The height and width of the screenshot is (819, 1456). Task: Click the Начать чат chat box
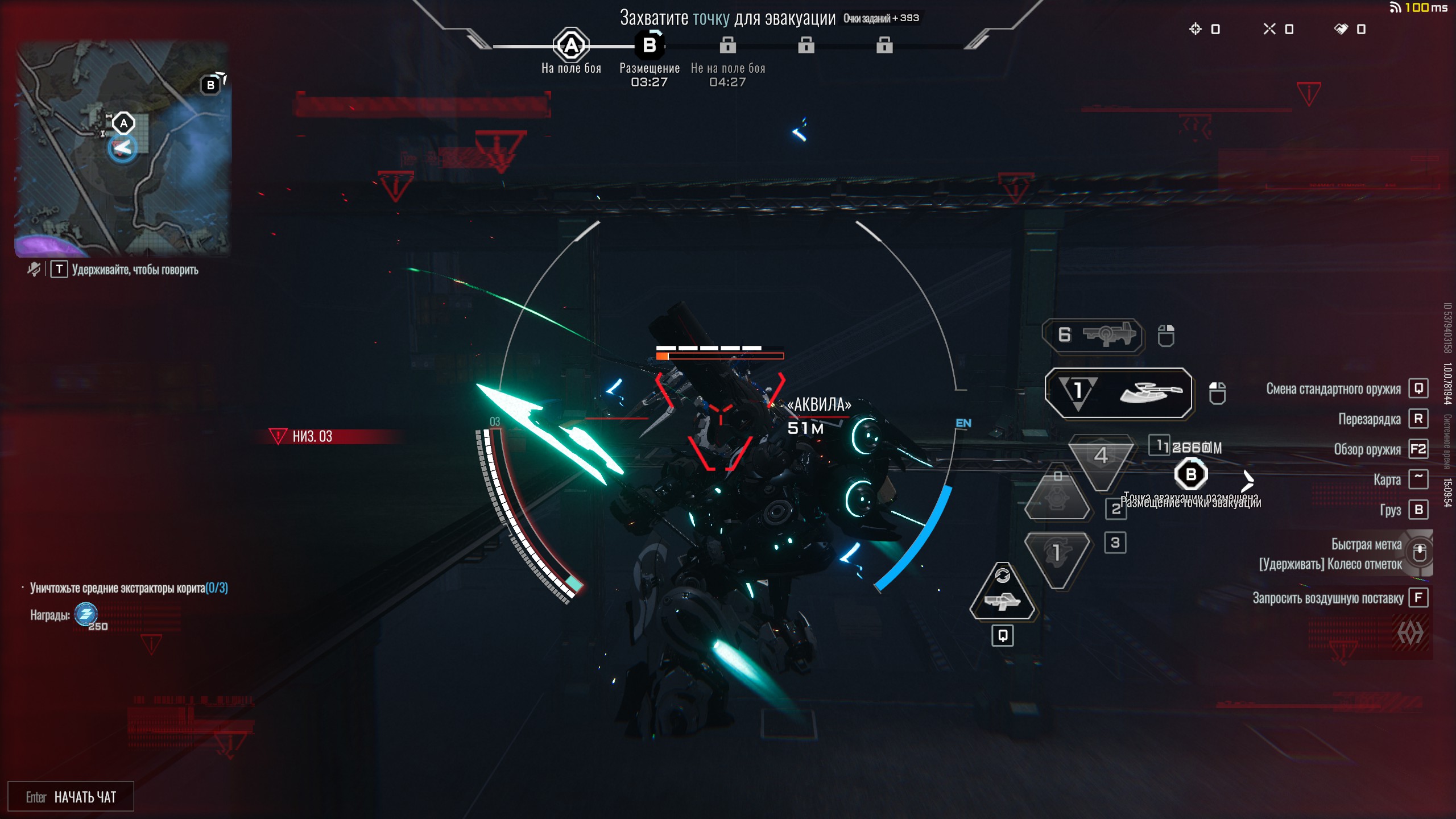71,796
